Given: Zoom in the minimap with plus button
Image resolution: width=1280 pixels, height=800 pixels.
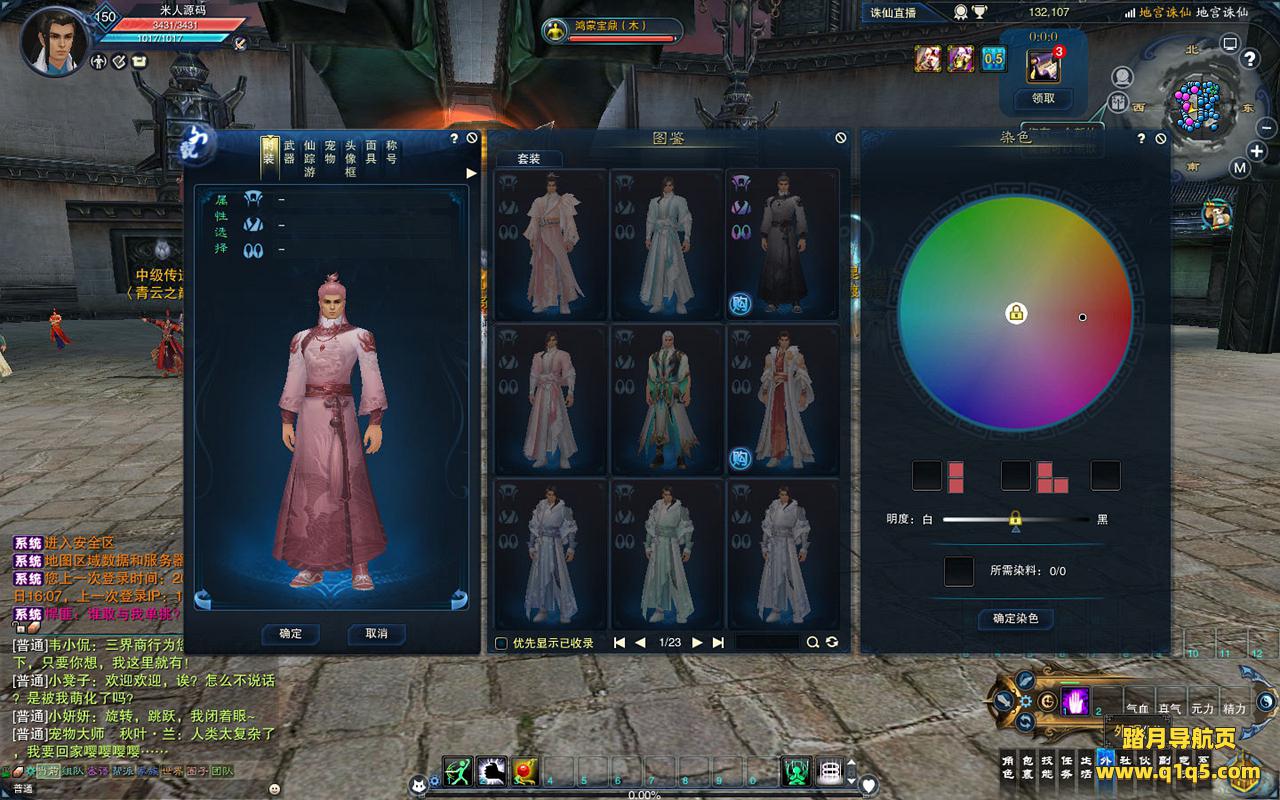Looking at the screenshot, I should point(1257,152).
